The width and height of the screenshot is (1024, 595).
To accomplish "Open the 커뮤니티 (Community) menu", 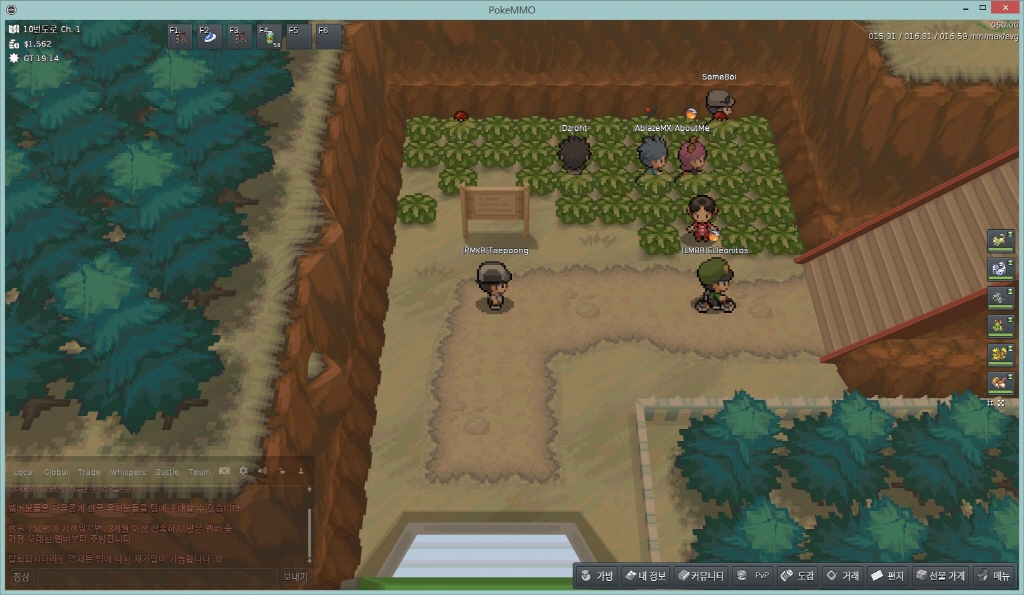I will pyautogui.click(x=700, y=575).
